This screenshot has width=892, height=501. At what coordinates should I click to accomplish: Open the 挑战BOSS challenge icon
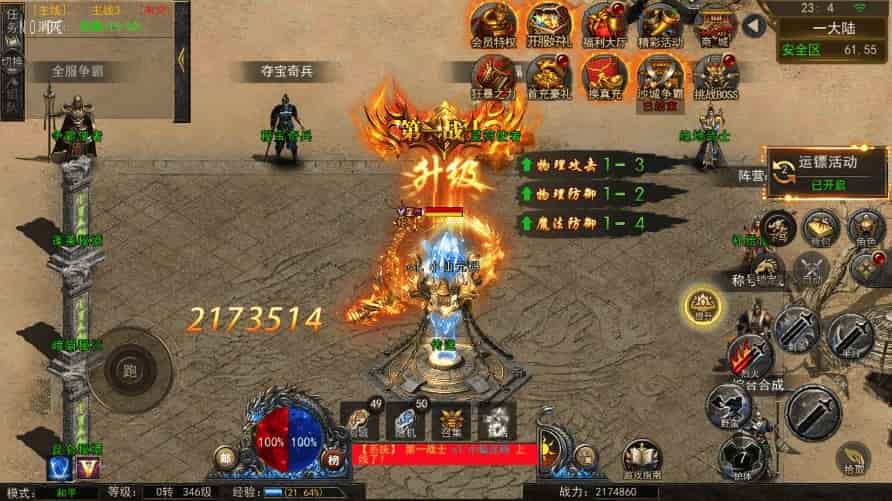point(714,74)
